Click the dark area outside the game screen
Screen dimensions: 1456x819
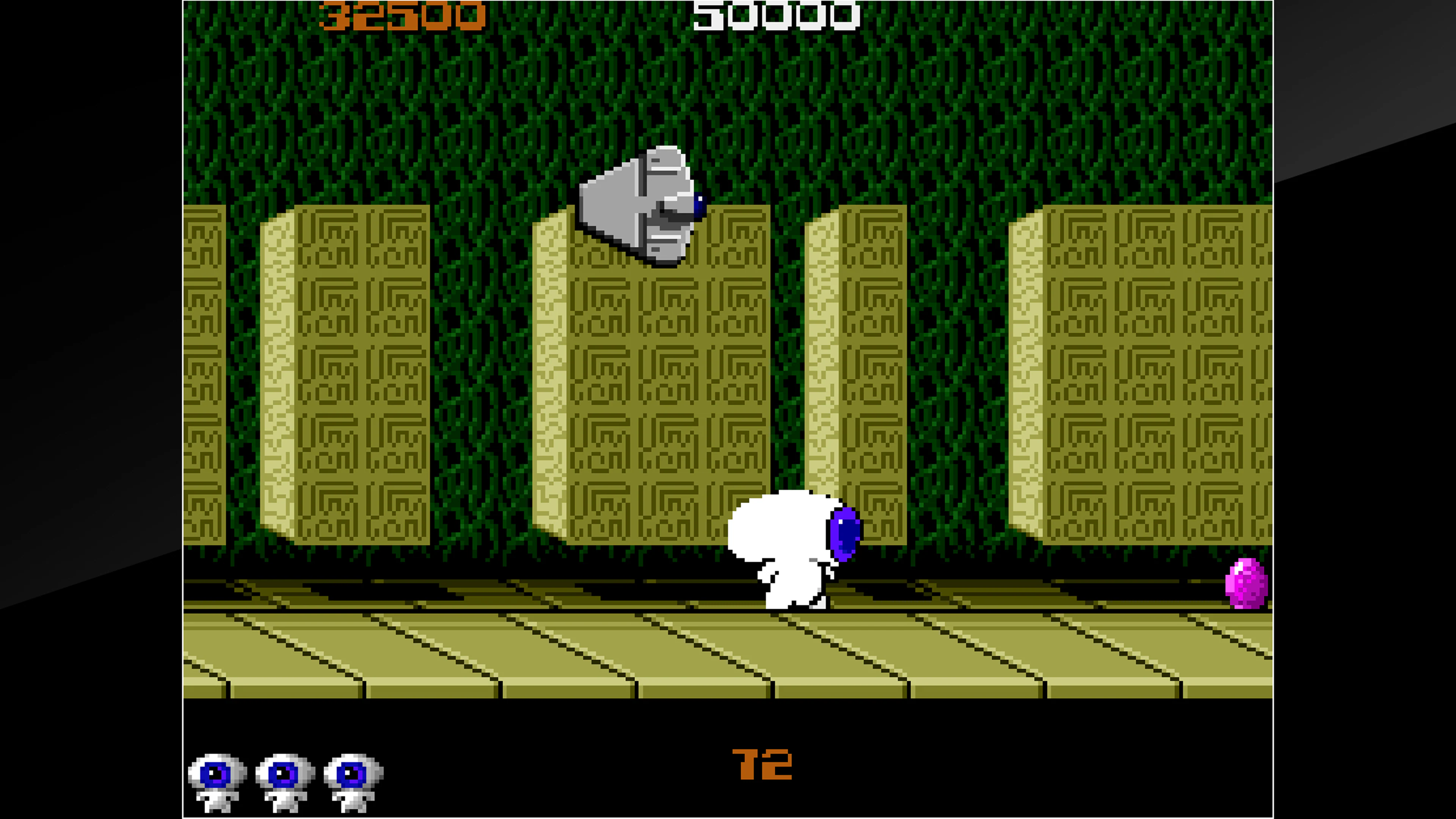85,395
